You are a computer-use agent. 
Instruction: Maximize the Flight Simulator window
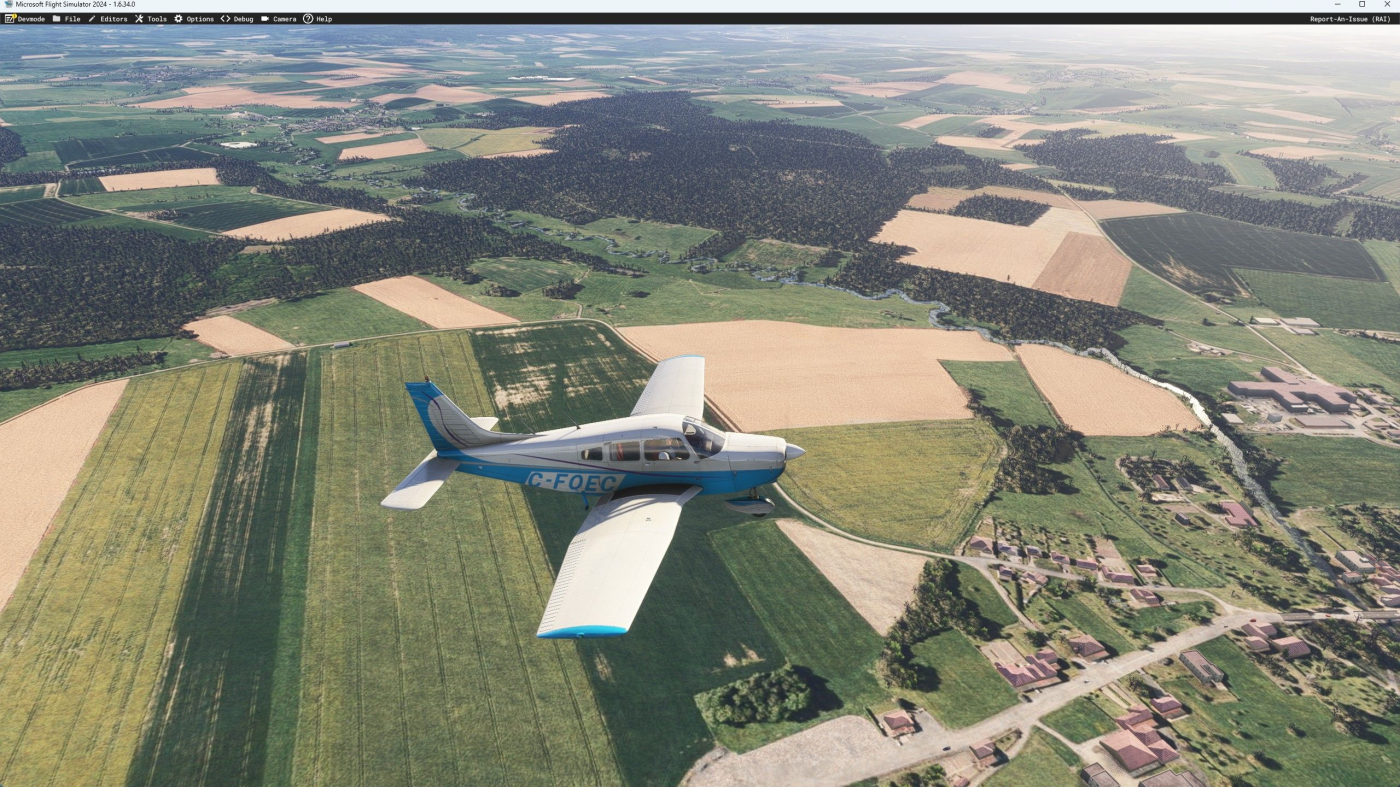tap(1361, 5)
